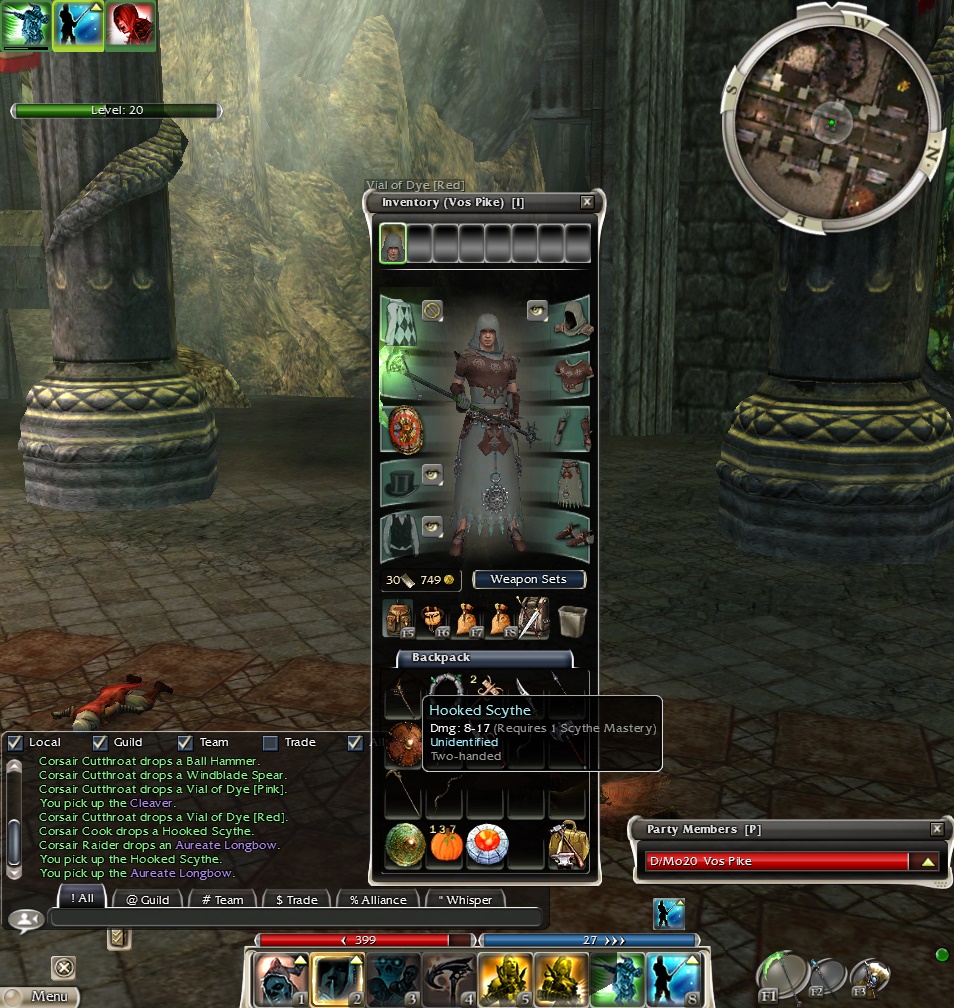954x1008 pixels.
Task: Click the trash can icon in inventory
Action: click(x=572, y=620)
